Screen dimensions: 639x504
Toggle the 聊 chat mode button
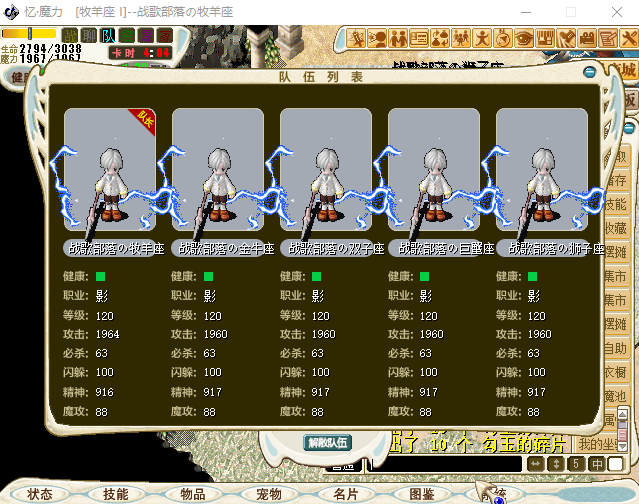90,36
